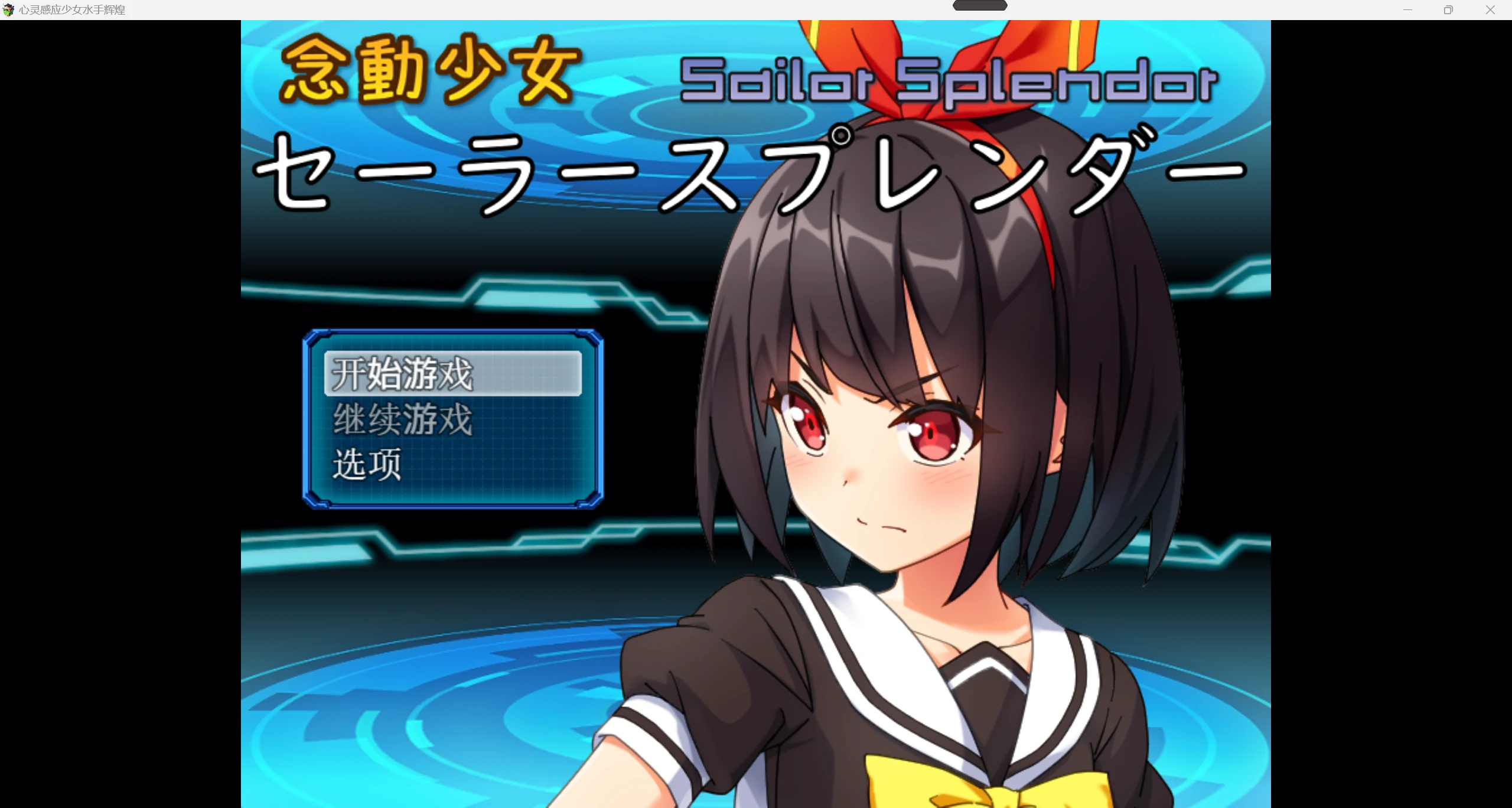Click the highlighted Start Game menu row
The image size is (1512, 808).
click(x=452, y=374)
